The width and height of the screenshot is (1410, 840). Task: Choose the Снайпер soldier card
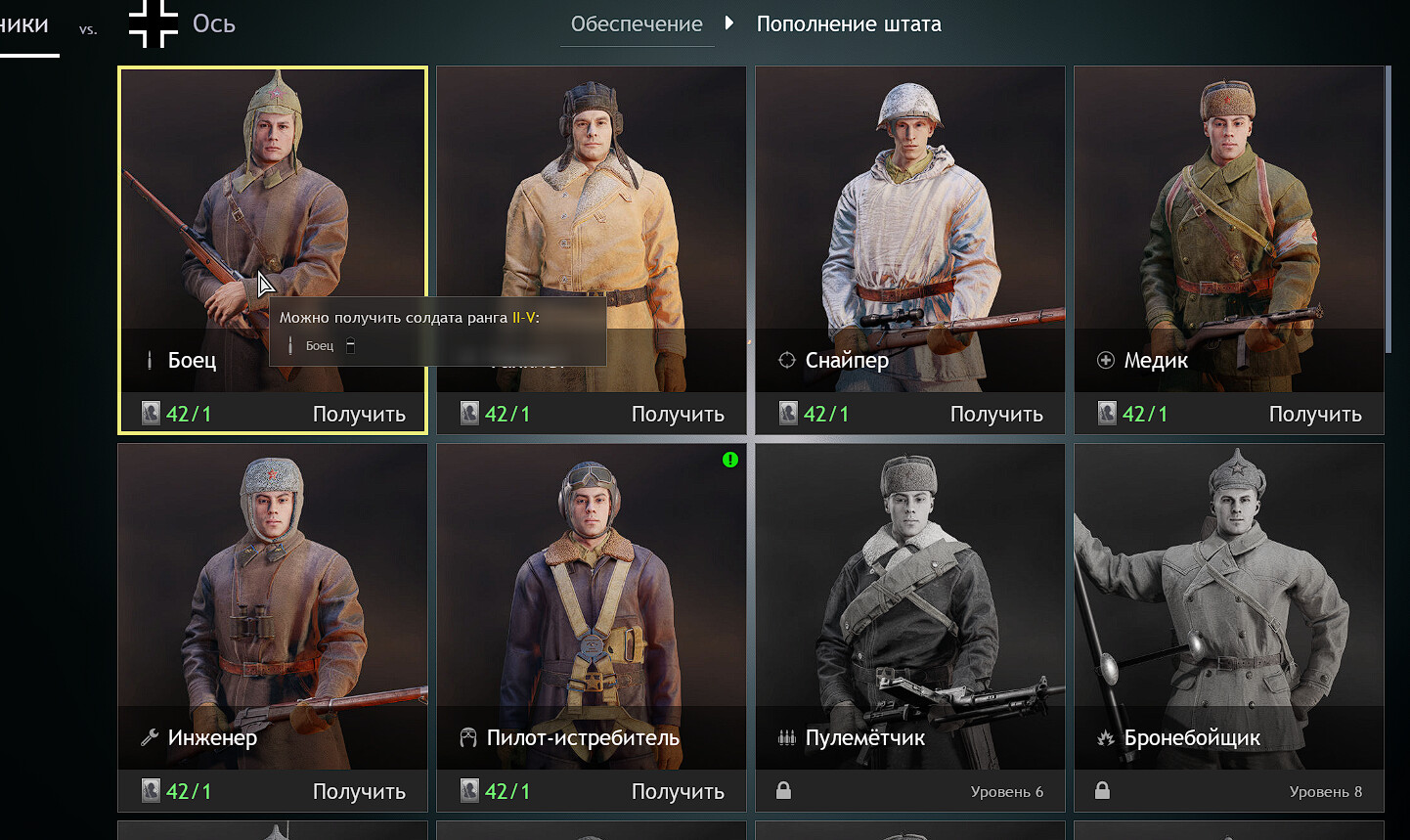(x=909, y=215)
